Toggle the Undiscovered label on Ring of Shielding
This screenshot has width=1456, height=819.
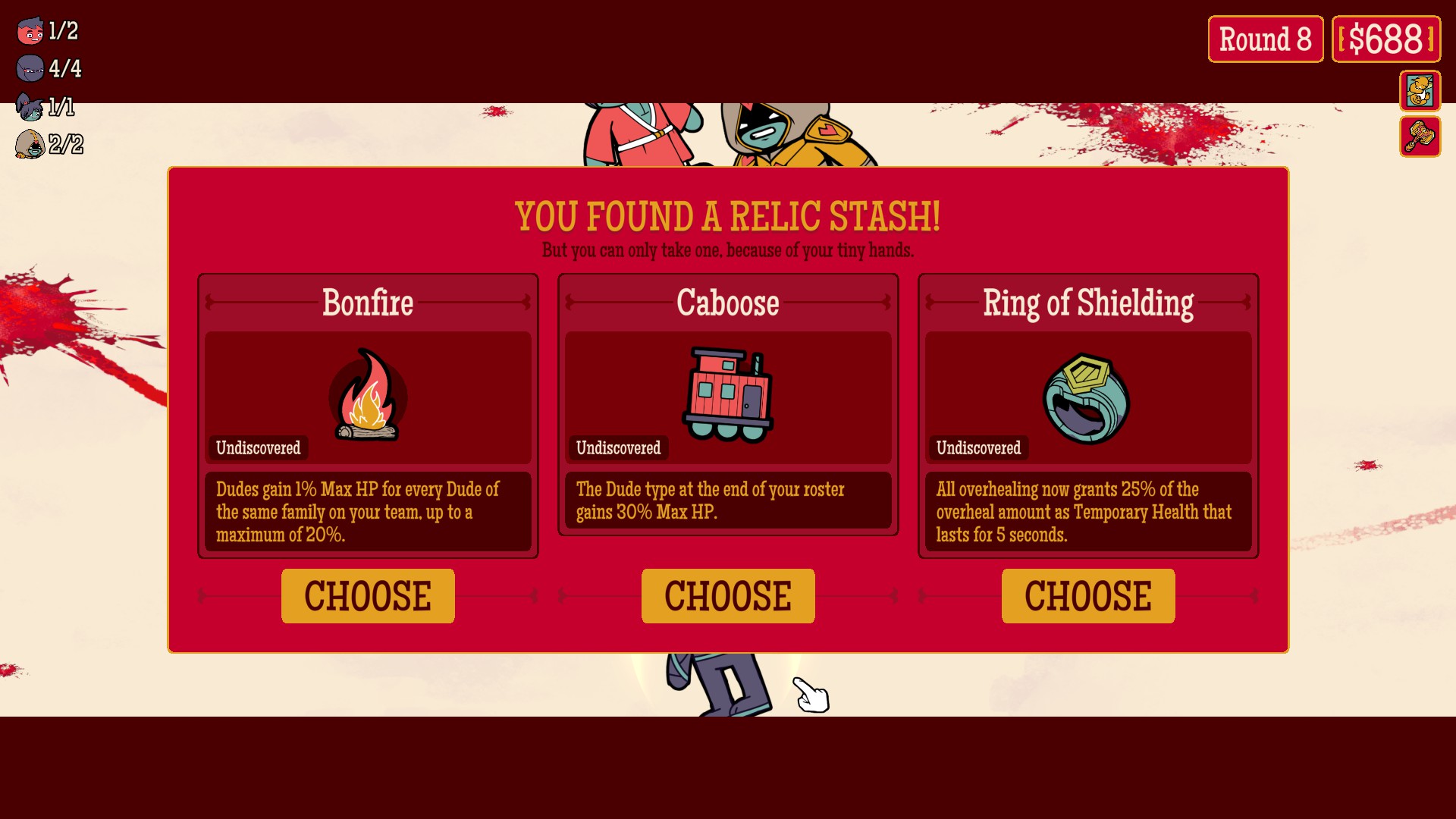click(978, 447)
